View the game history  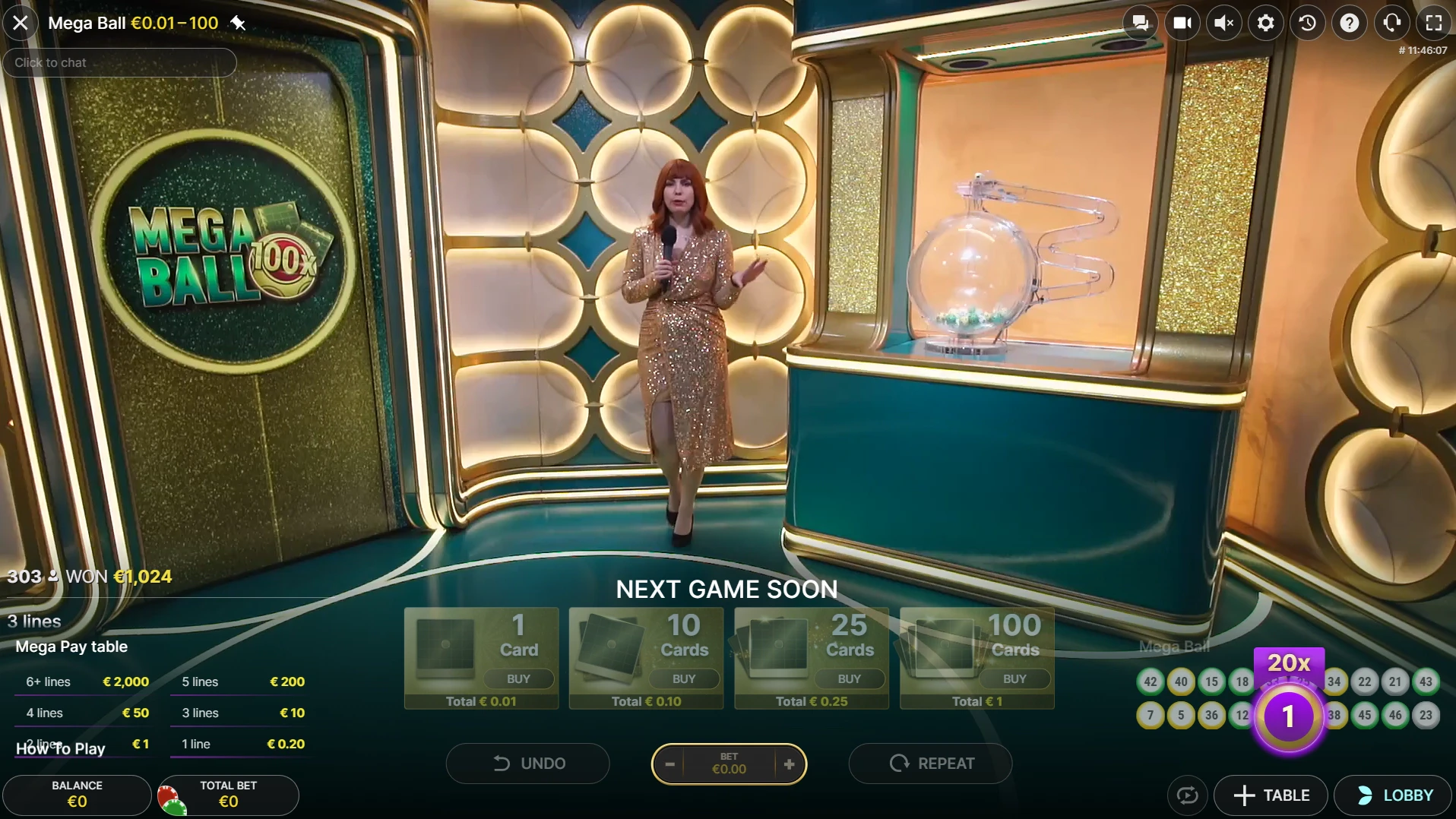click(1307, 23)
